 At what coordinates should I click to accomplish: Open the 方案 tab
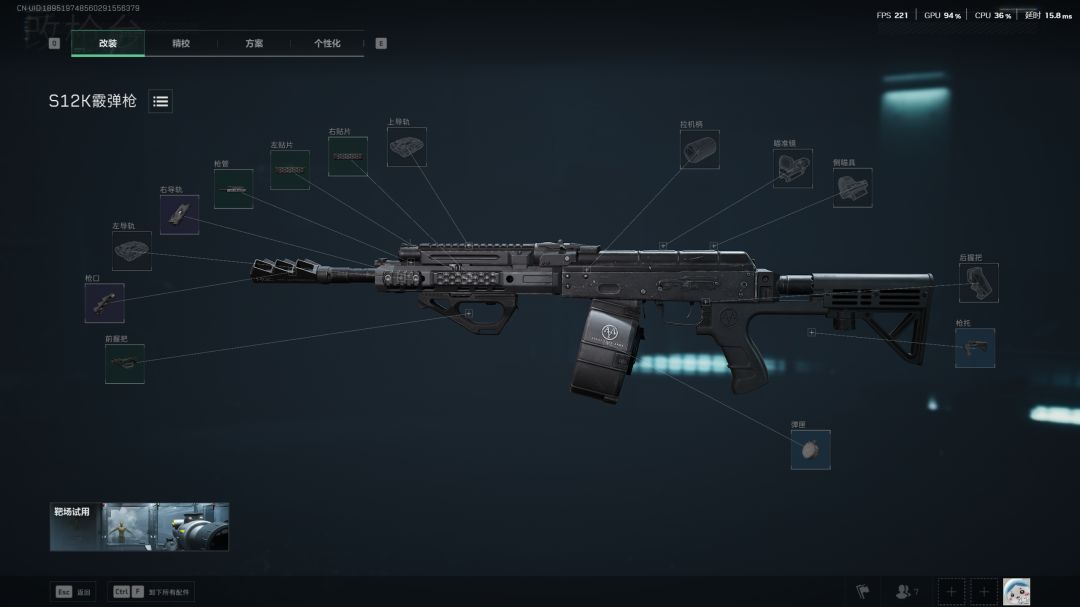254,43
